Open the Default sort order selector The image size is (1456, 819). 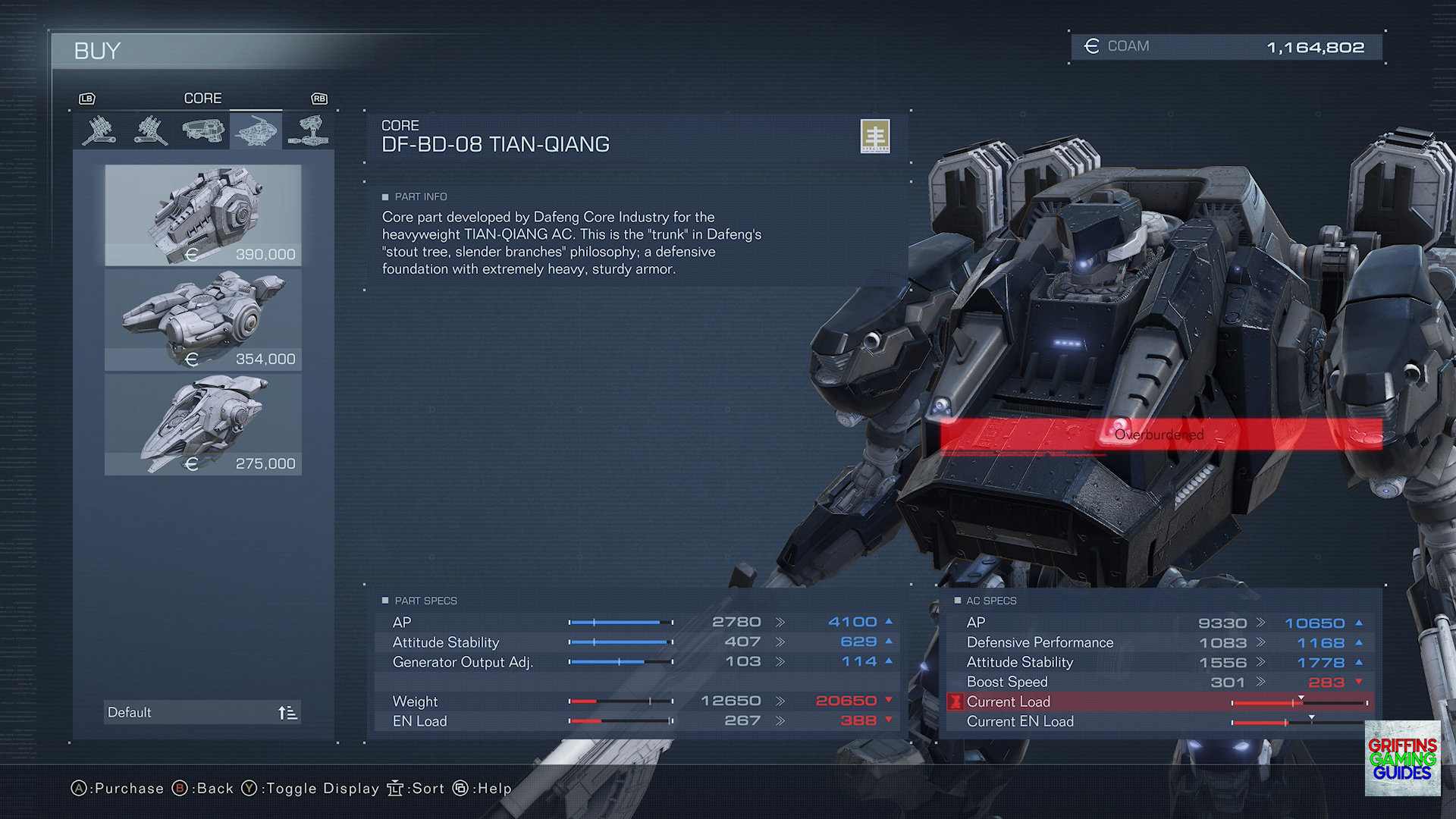[x=202, y=712]
